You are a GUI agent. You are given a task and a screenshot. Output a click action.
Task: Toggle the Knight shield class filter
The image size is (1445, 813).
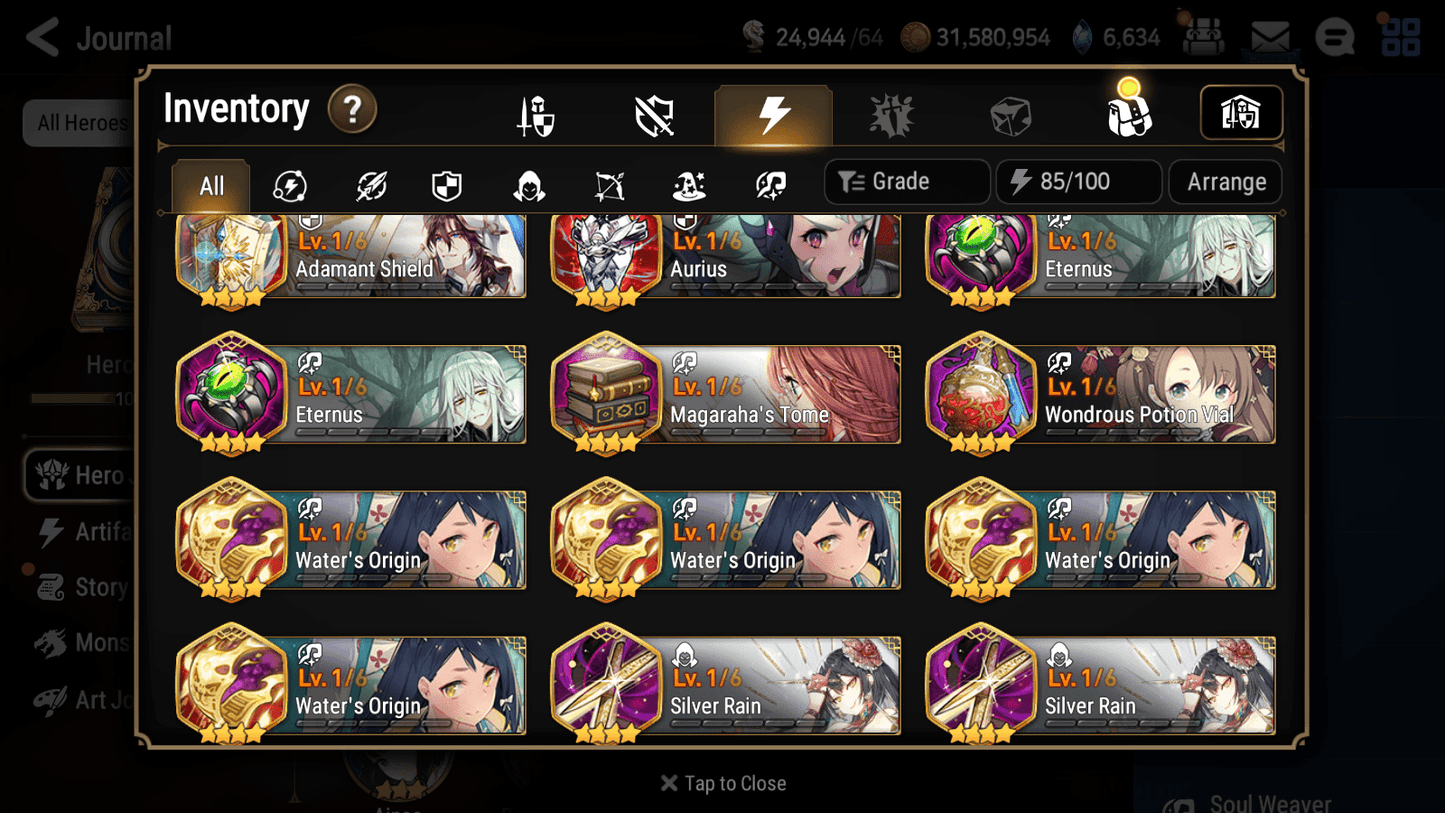tap(447, 182)
